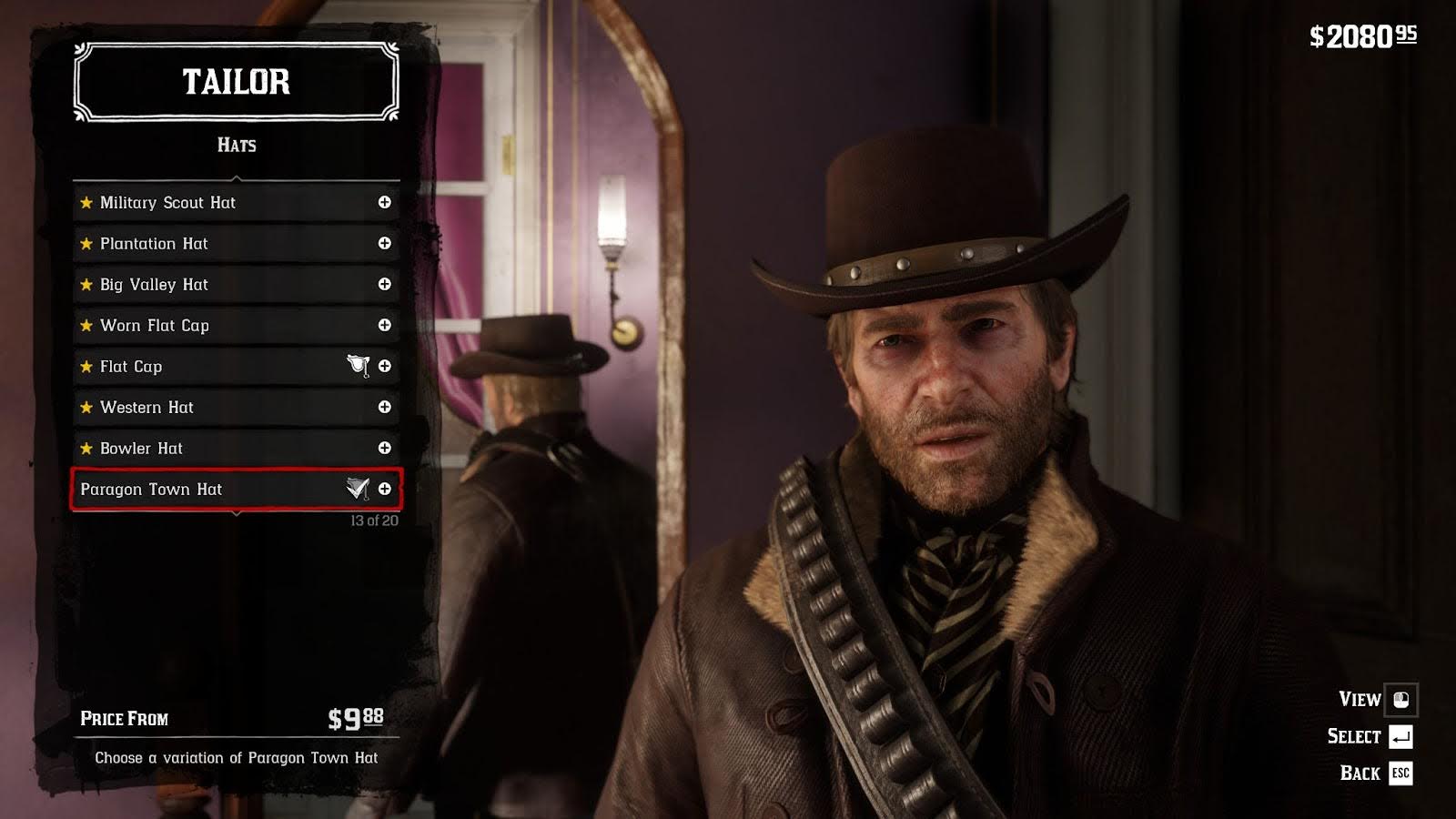Image resolution: width=1456 pixels, height=819 pixels.
Task: Click the Select option
Action: [x=1370, y=736]
